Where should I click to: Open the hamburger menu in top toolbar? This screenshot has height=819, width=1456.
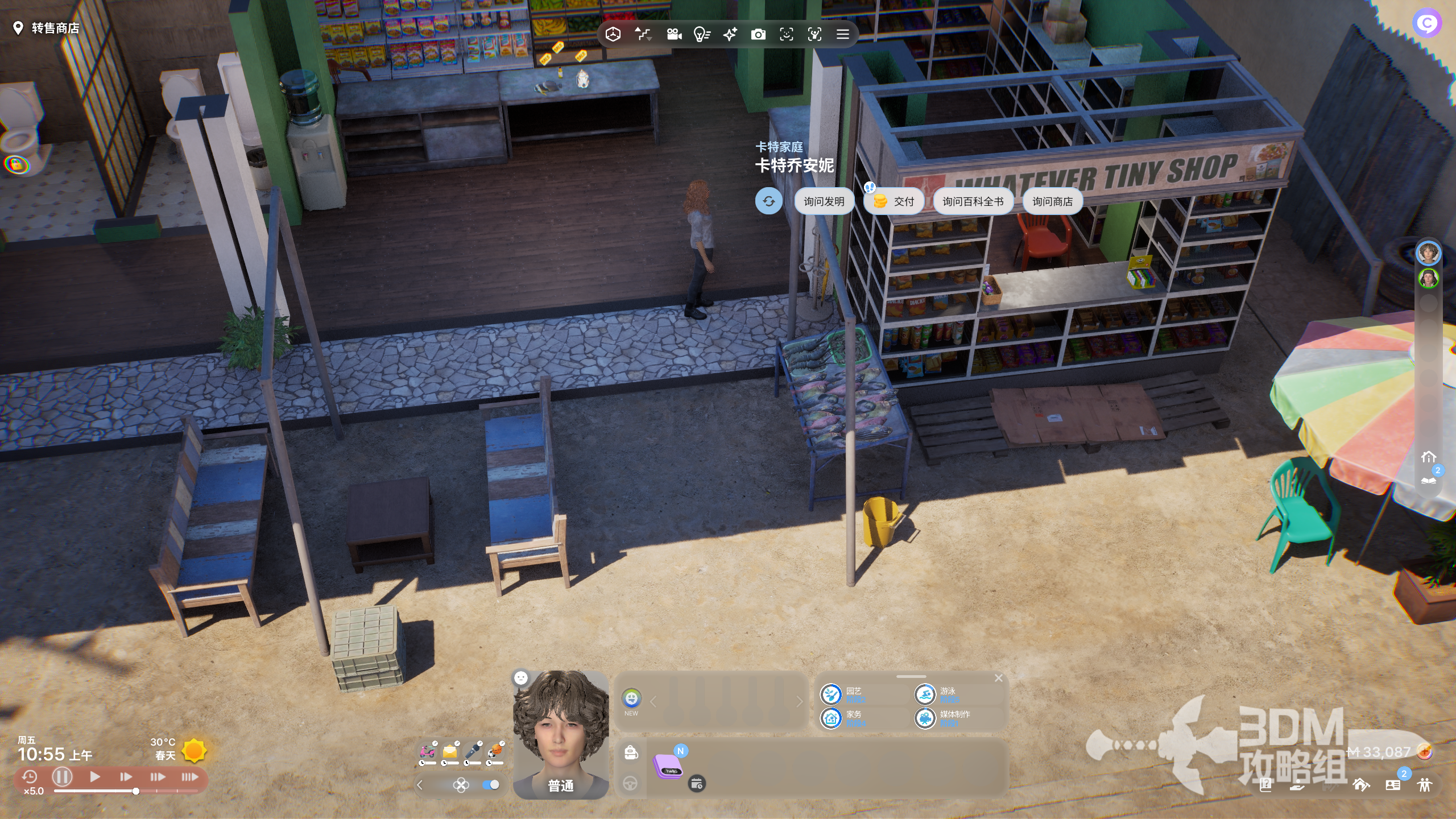click(x=843, y=35)
